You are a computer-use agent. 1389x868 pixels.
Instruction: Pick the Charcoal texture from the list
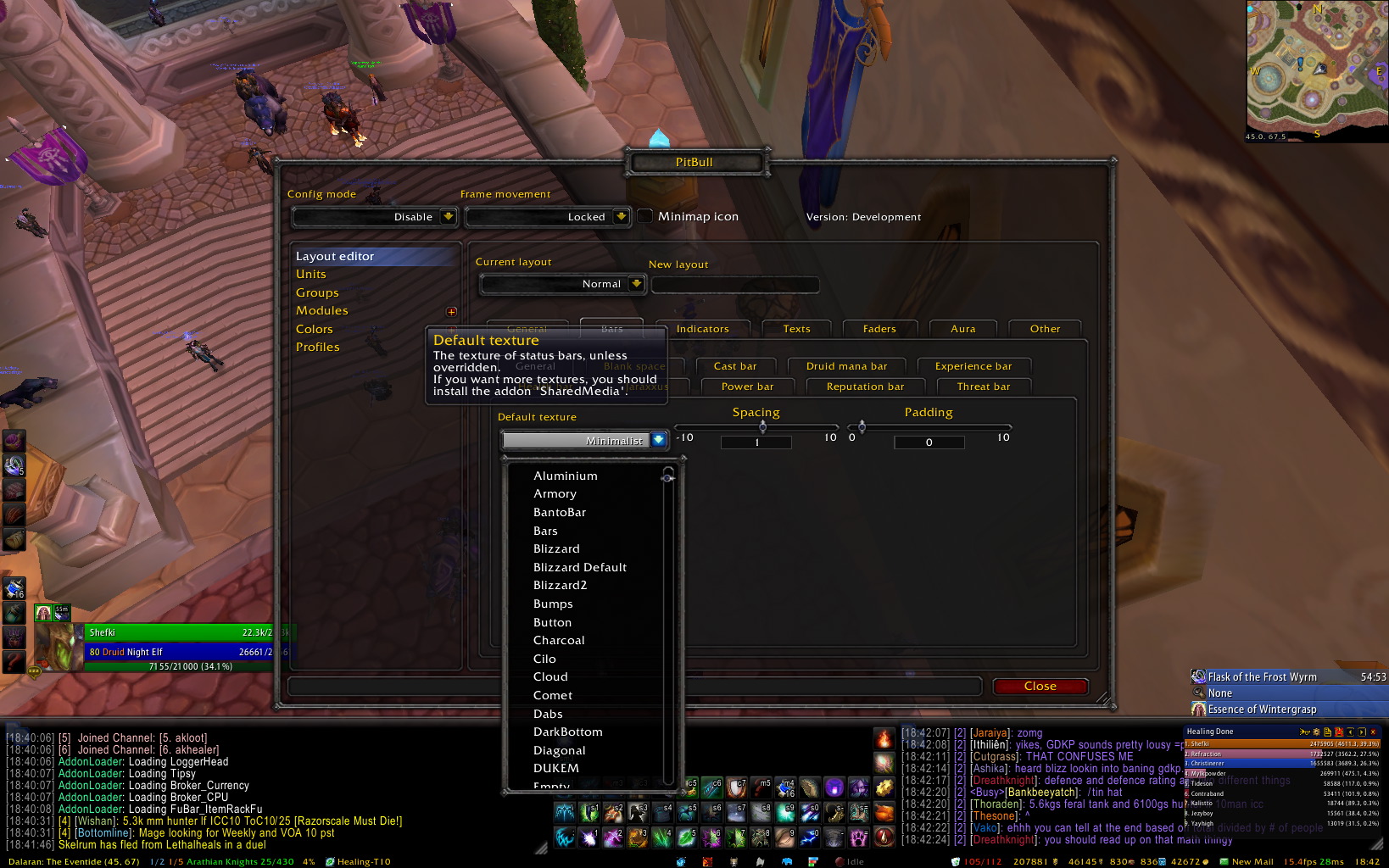(559, 640)
